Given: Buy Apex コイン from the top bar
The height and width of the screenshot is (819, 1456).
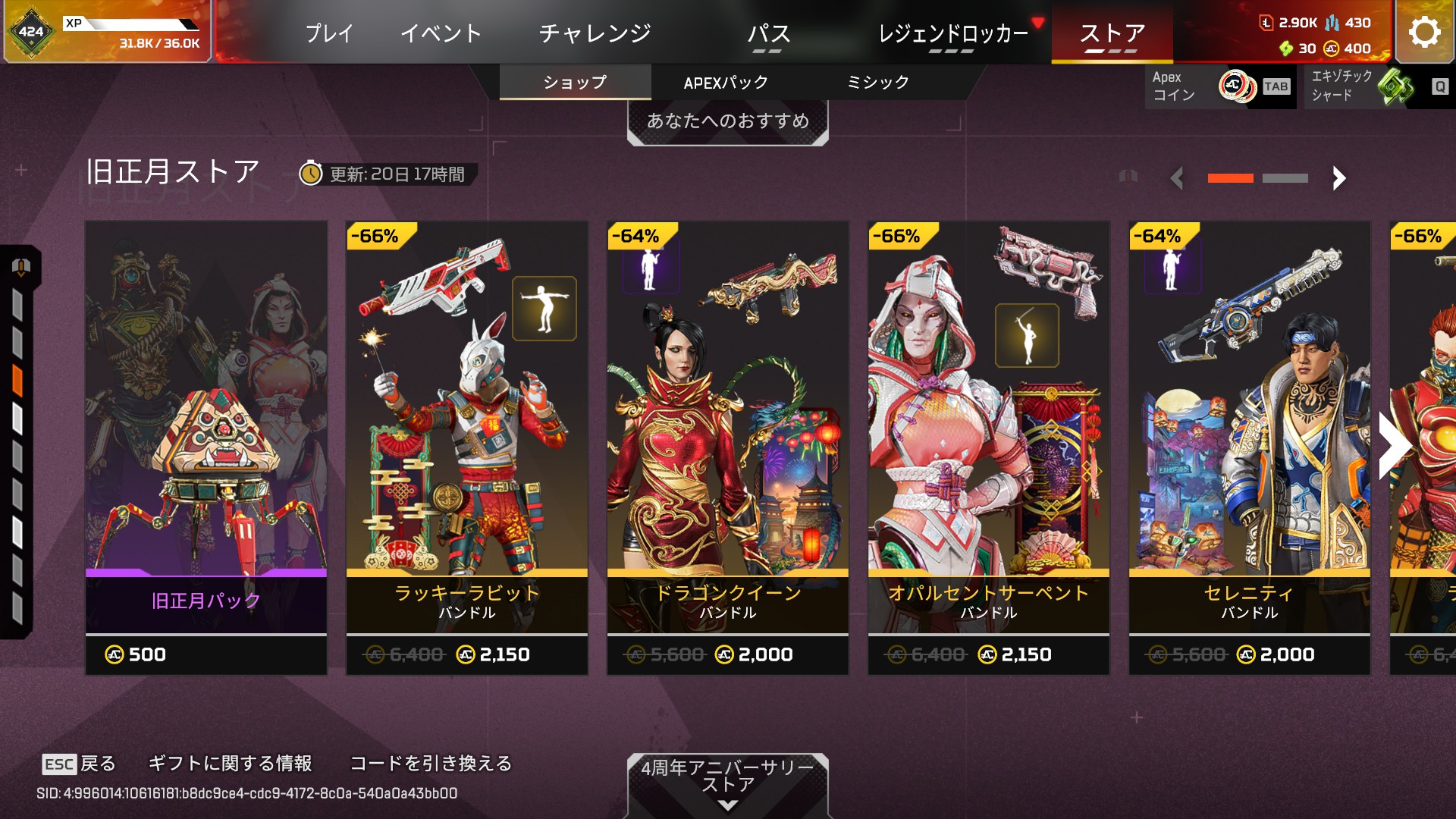Looking at the screenshot, I should pyautogui.click(x=1219, y=86).
